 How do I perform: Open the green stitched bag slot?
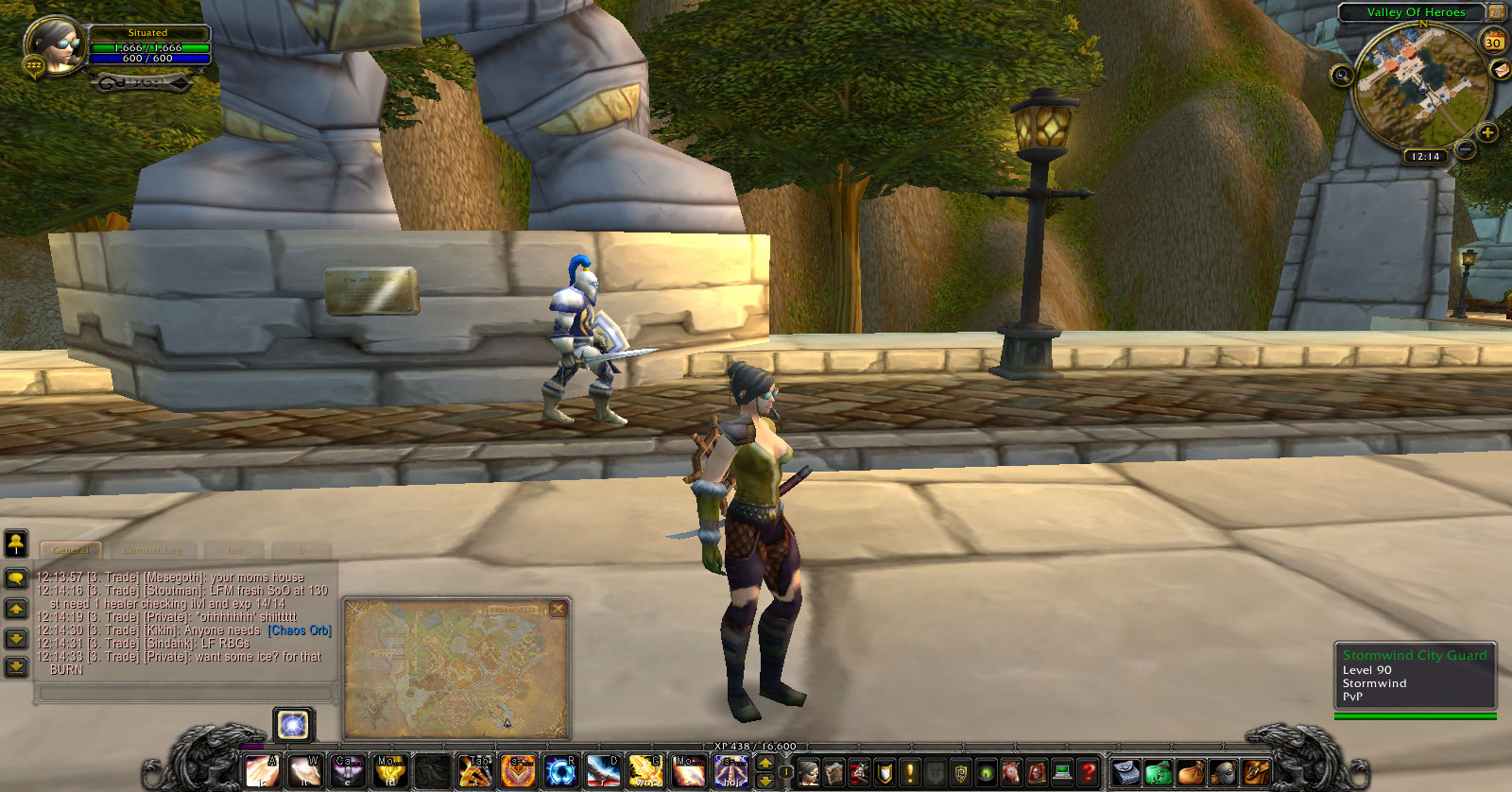coord(1159,773)
